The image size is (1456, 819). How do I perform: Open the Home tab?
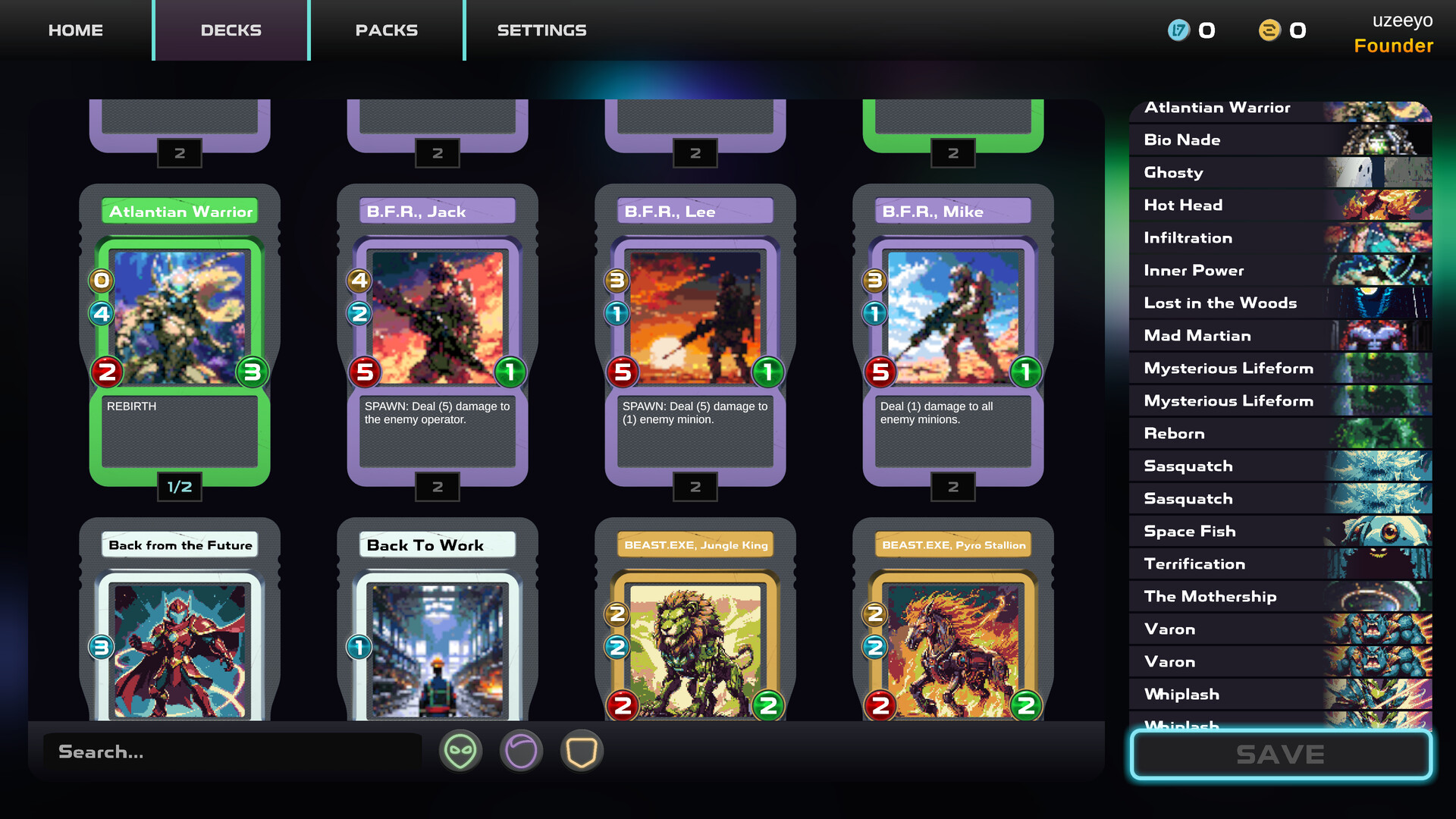pyautogui.click(x=76, y=30)
